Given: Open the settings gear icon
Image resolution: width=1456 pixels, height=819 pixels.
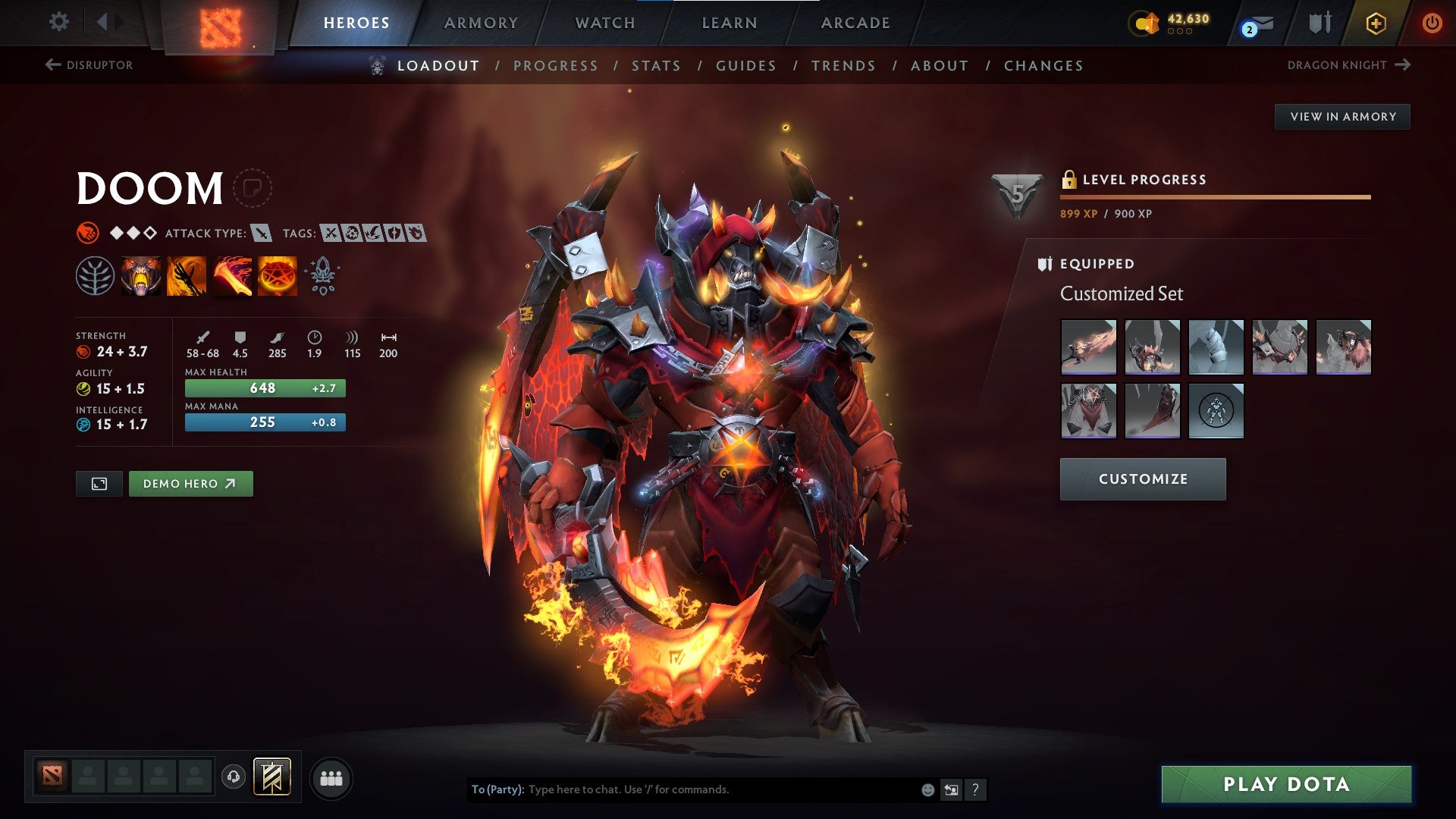Looking at the screenshot, I should click(x=58, y=22).
